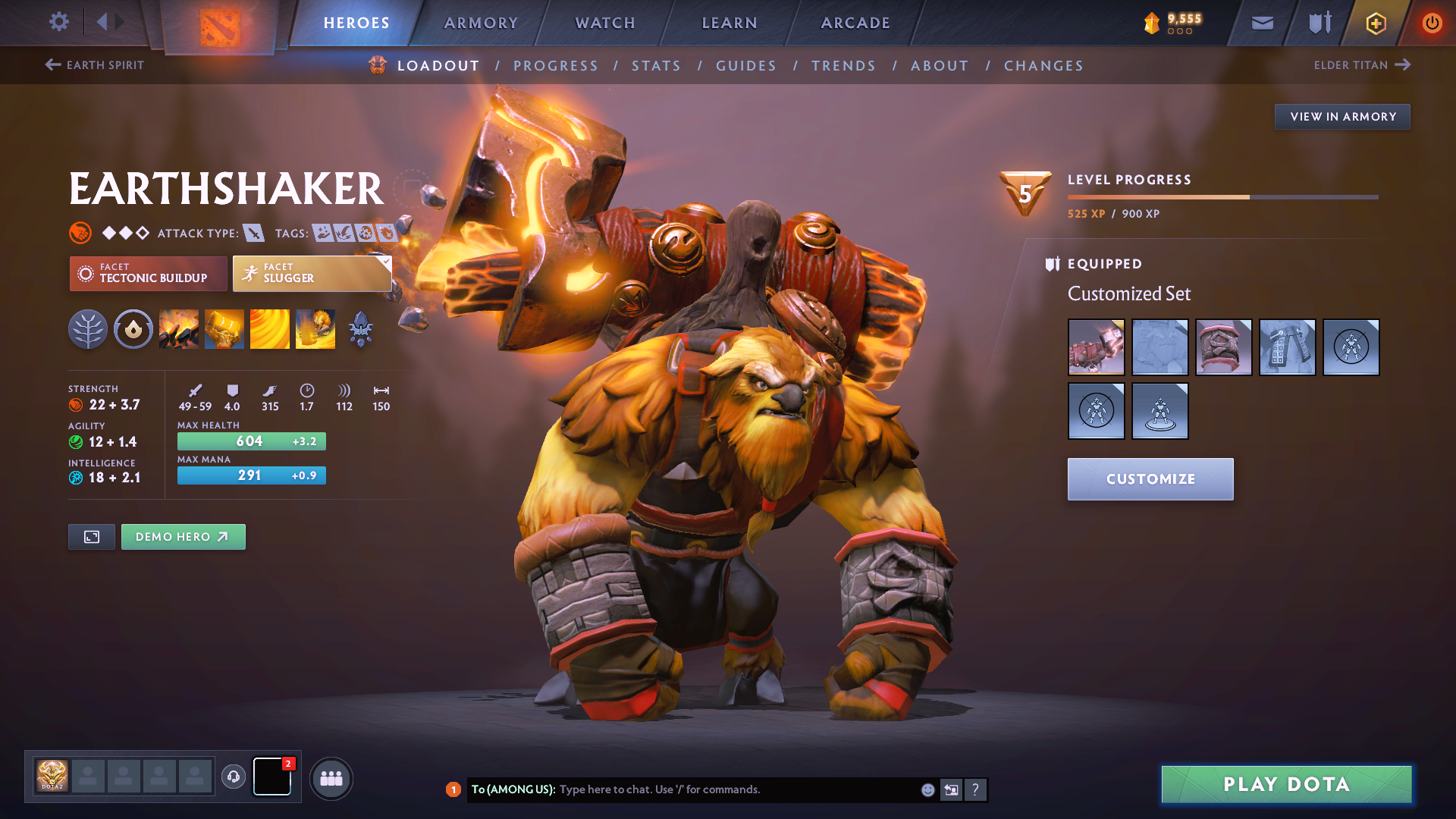Expand the party finder widget
The width and height of the screenshot is (1456, 819).
[x=331, y=777]
